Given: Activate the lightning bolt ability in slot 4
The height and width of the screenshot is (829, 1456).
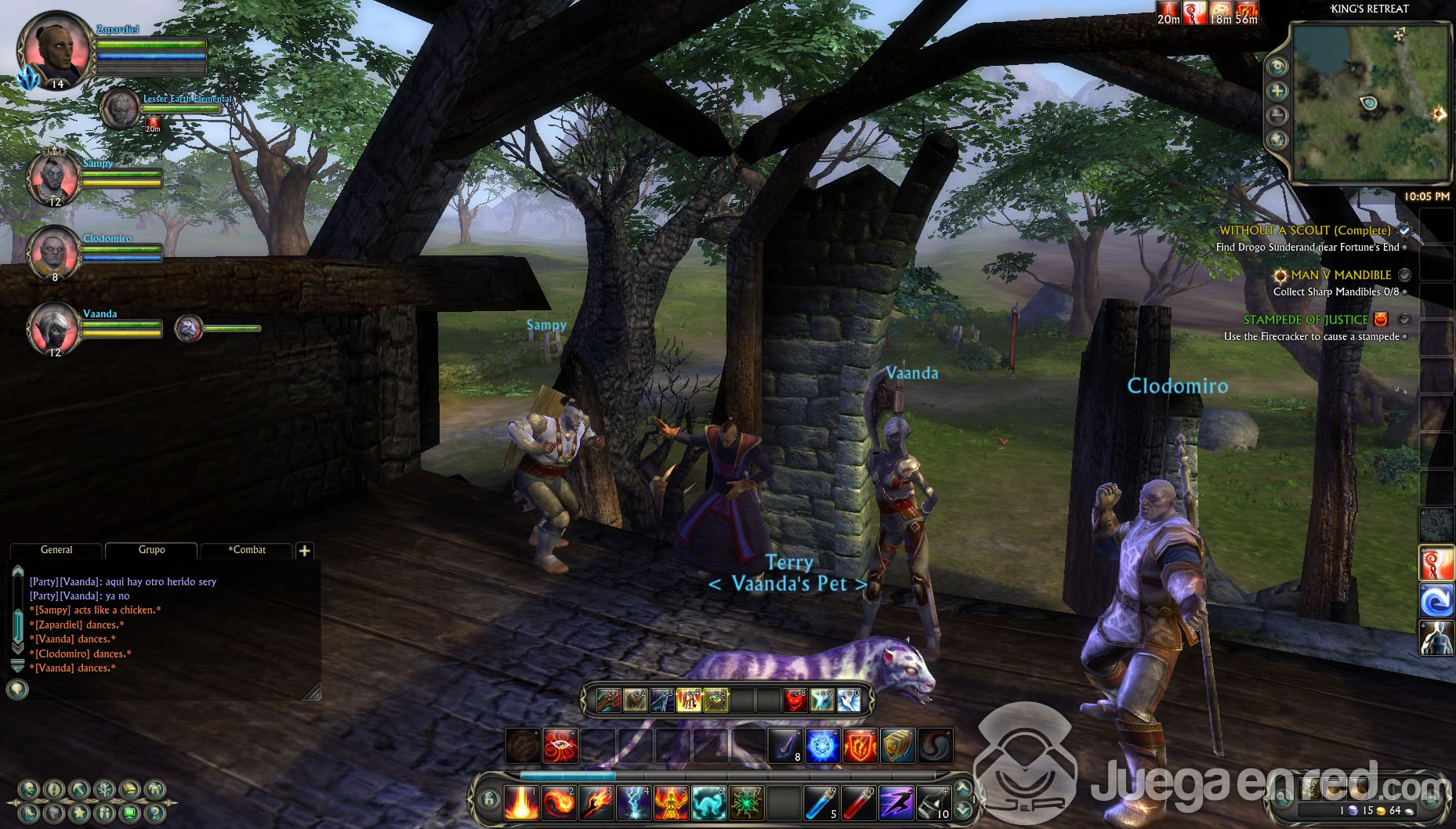Looking at the screenshot, I should point(634,802).
